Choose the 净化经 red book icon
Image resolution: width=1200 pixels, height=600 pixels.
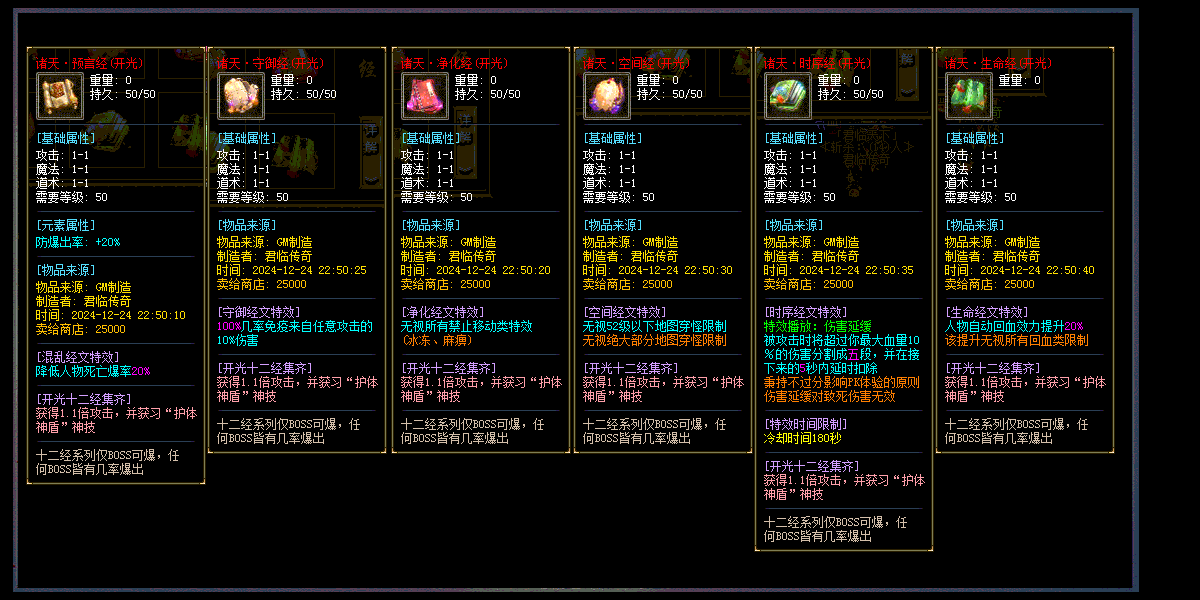424,96
